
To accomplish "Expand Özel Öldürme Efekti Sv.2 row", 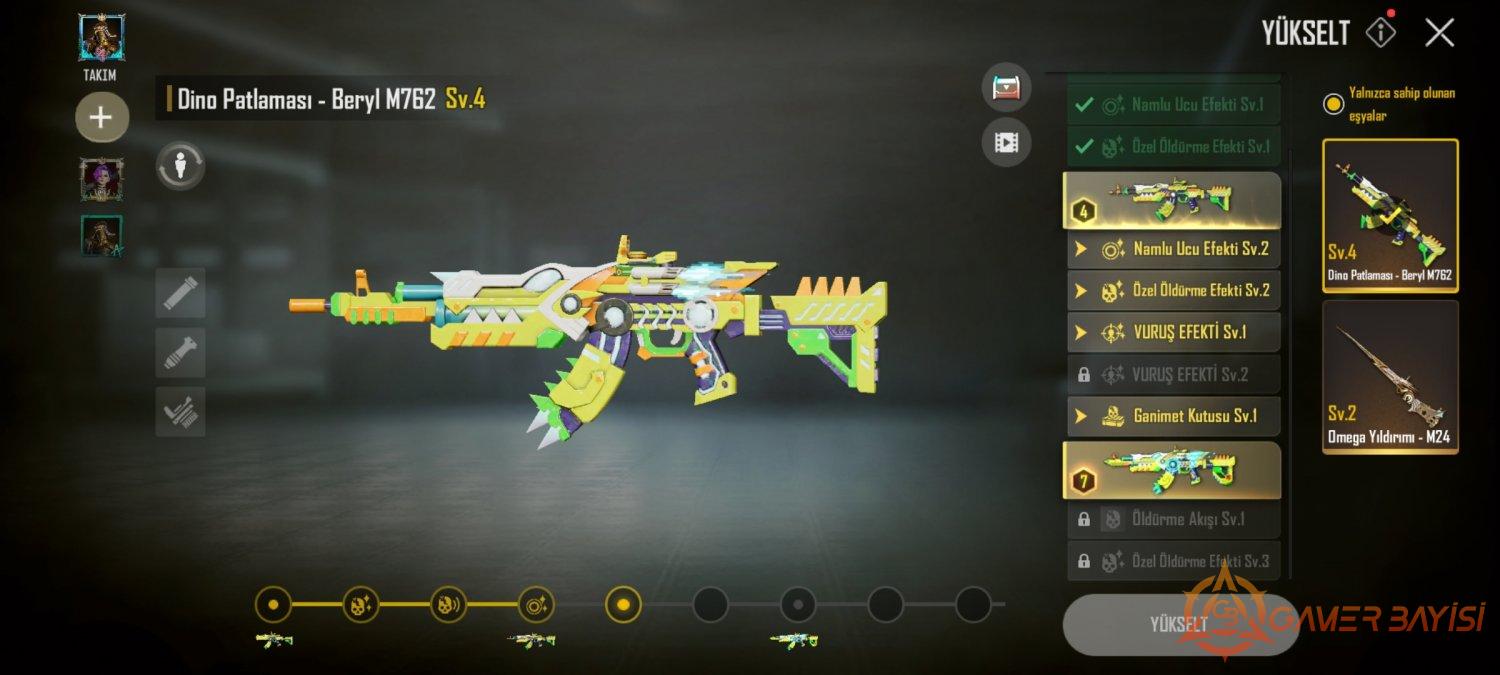I will [x=1173, y=291].
